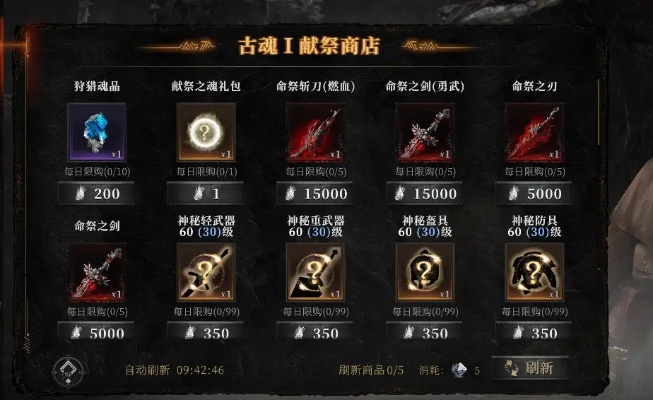Viewport: 653px width, 400px height.
Task: Buy the gift pack for 1 currency
Action: point(206,194)
